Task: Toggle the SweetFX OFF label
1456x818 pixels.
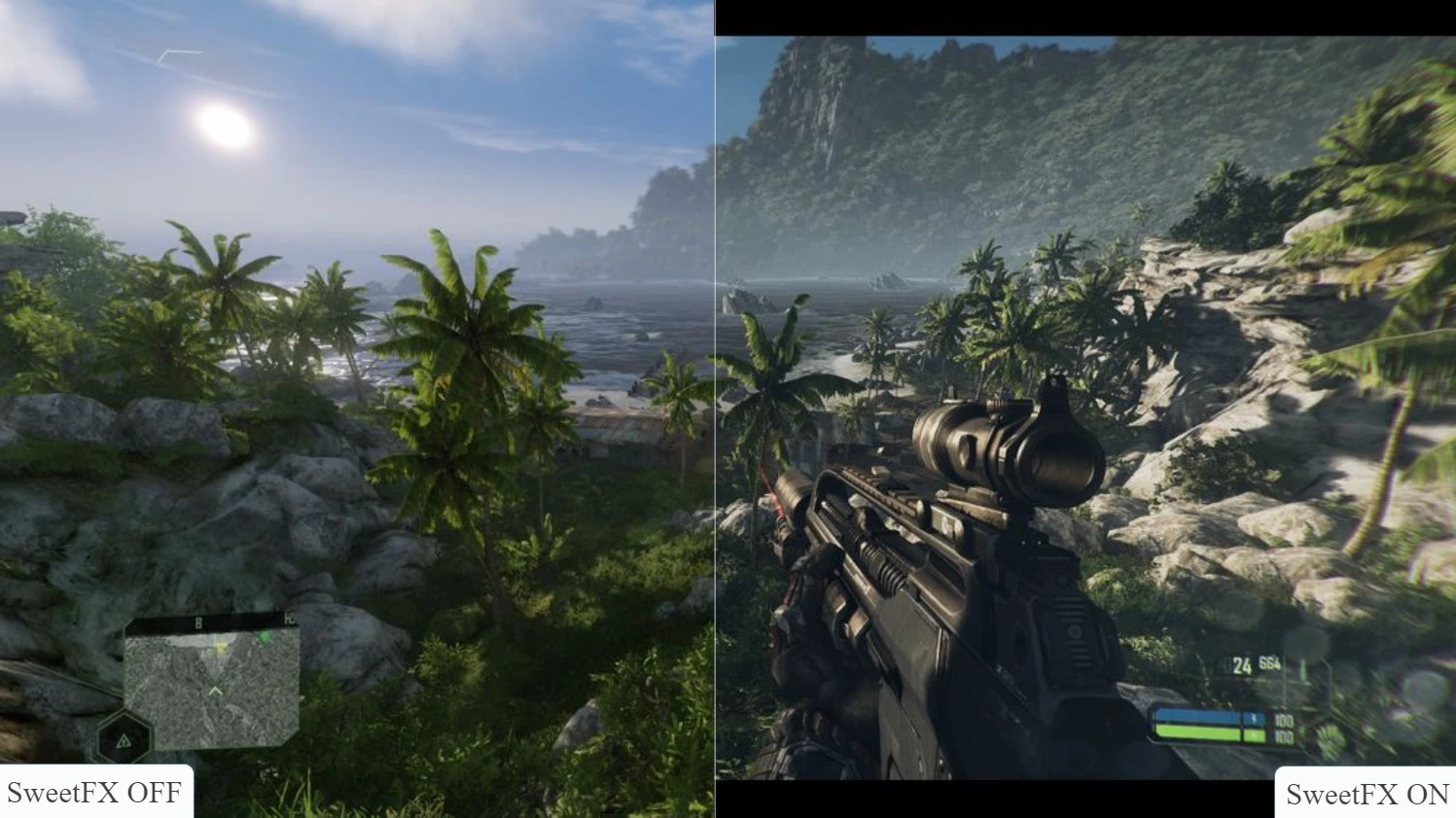Action: tap(92, 794)
